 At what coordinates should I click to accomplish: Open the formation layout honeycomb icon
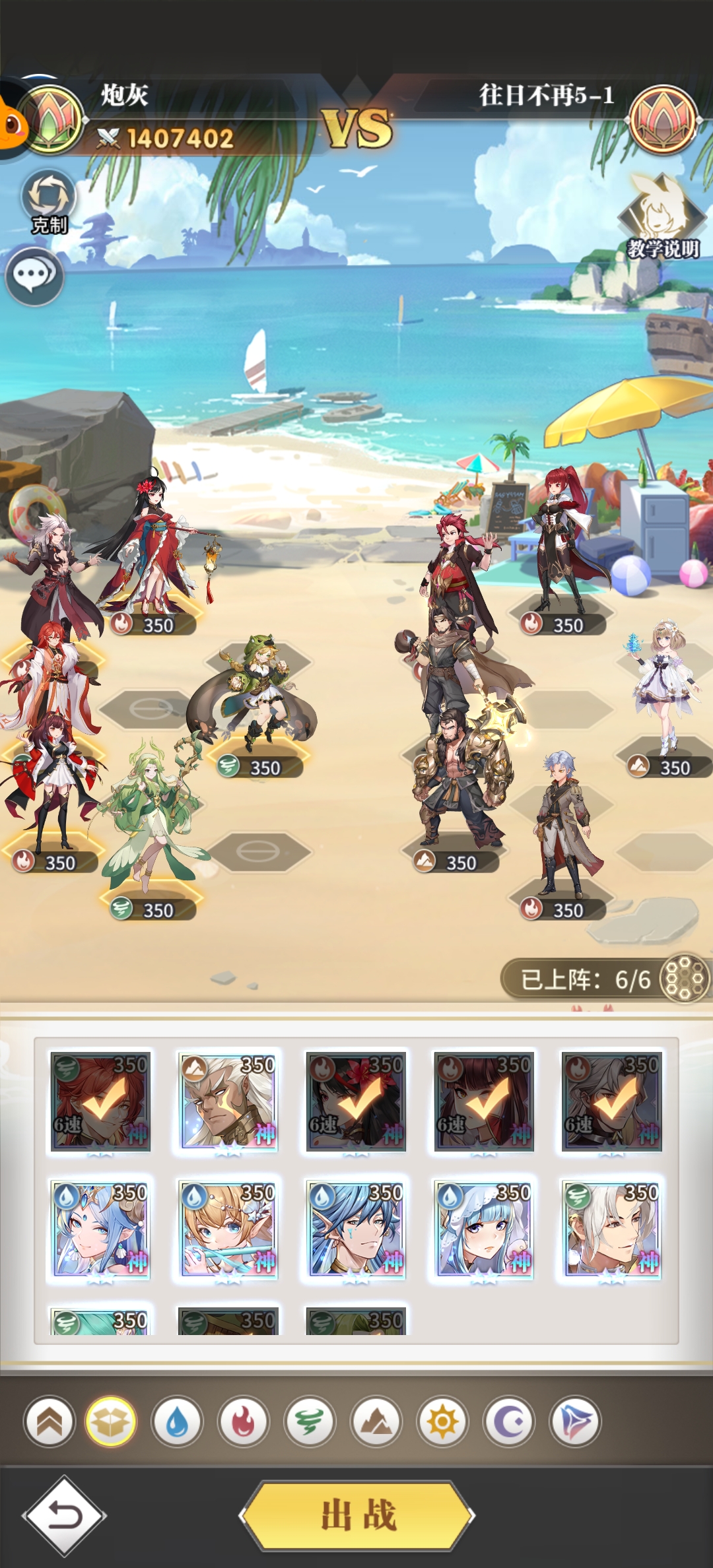685,978
